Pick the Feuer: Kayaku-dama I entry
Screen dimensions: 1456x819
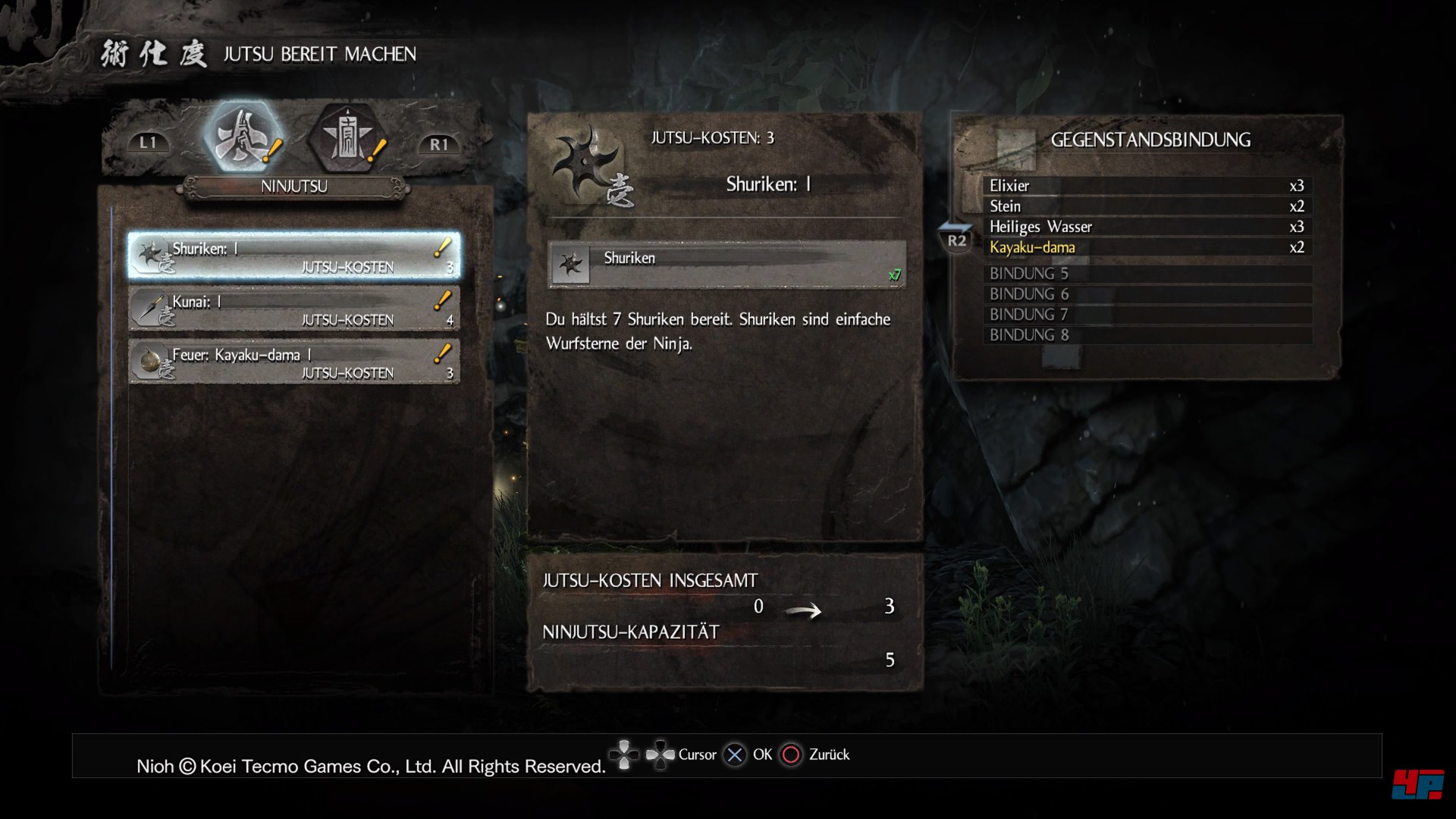[294, 362]
